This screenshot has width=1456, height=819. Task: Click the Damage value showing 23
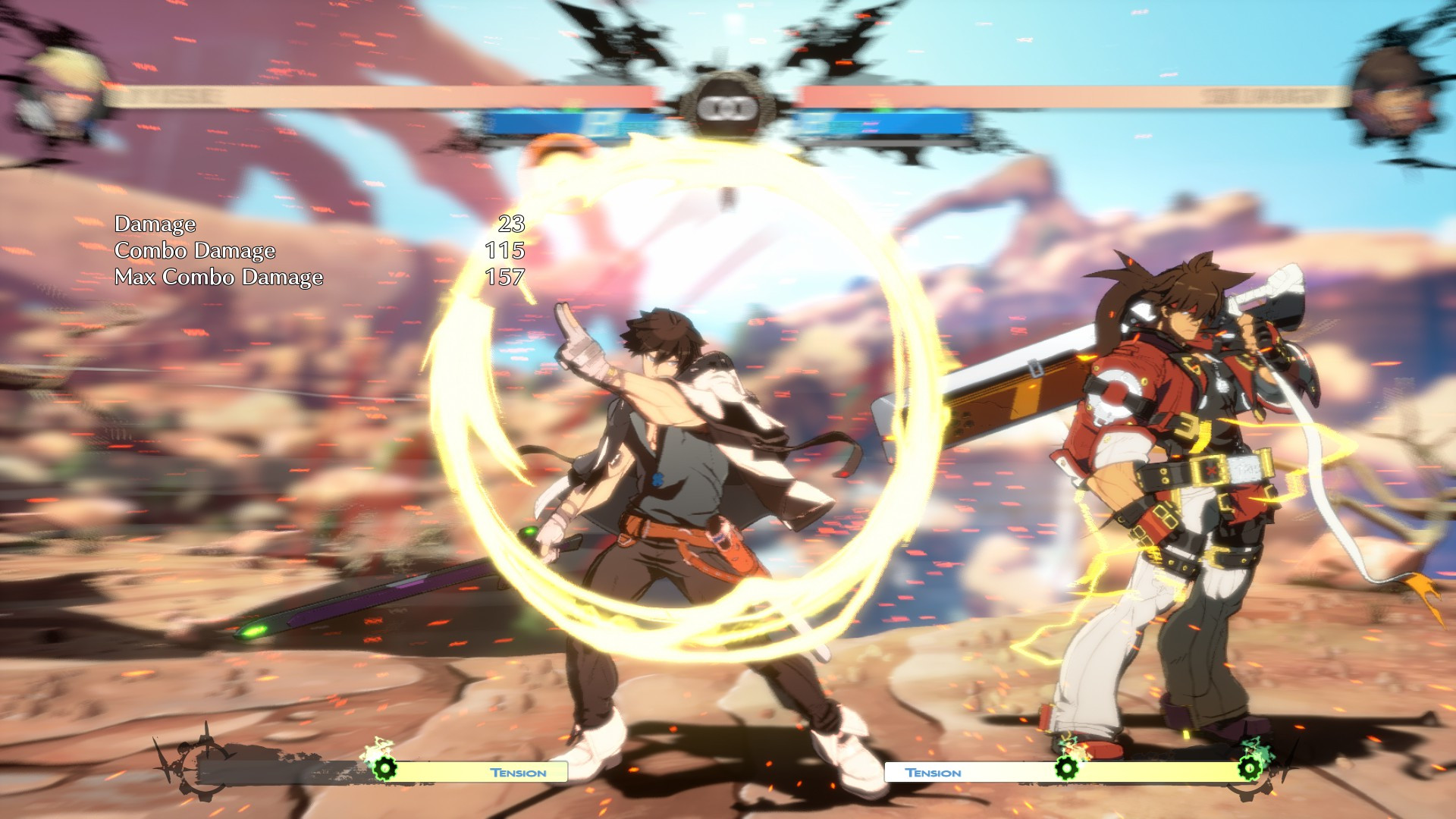click(x=513, y=224)
